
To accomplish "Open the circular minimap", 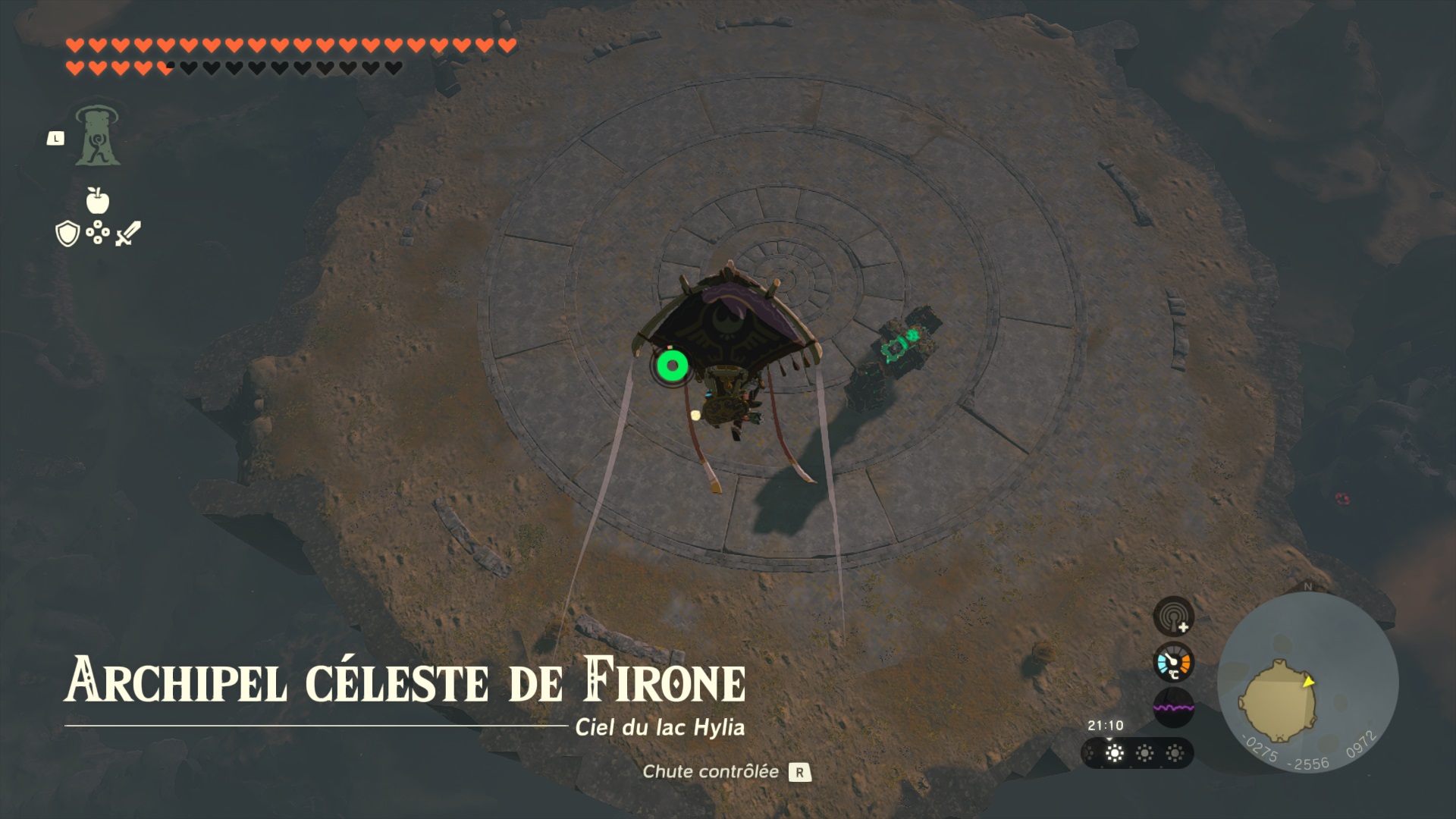I will 1307,684.
